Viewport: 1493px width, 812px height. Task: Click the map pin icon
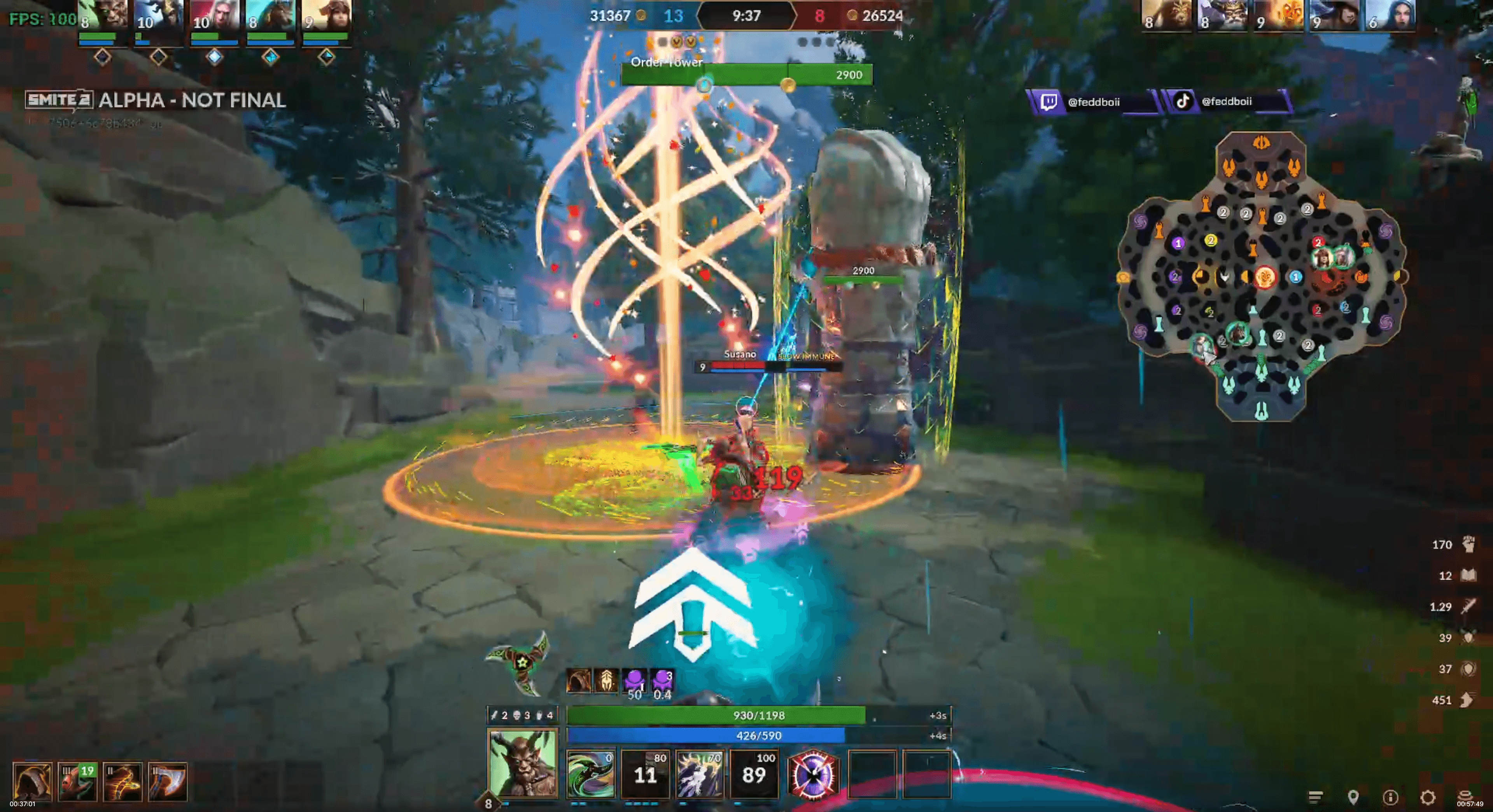point(1353,798)
